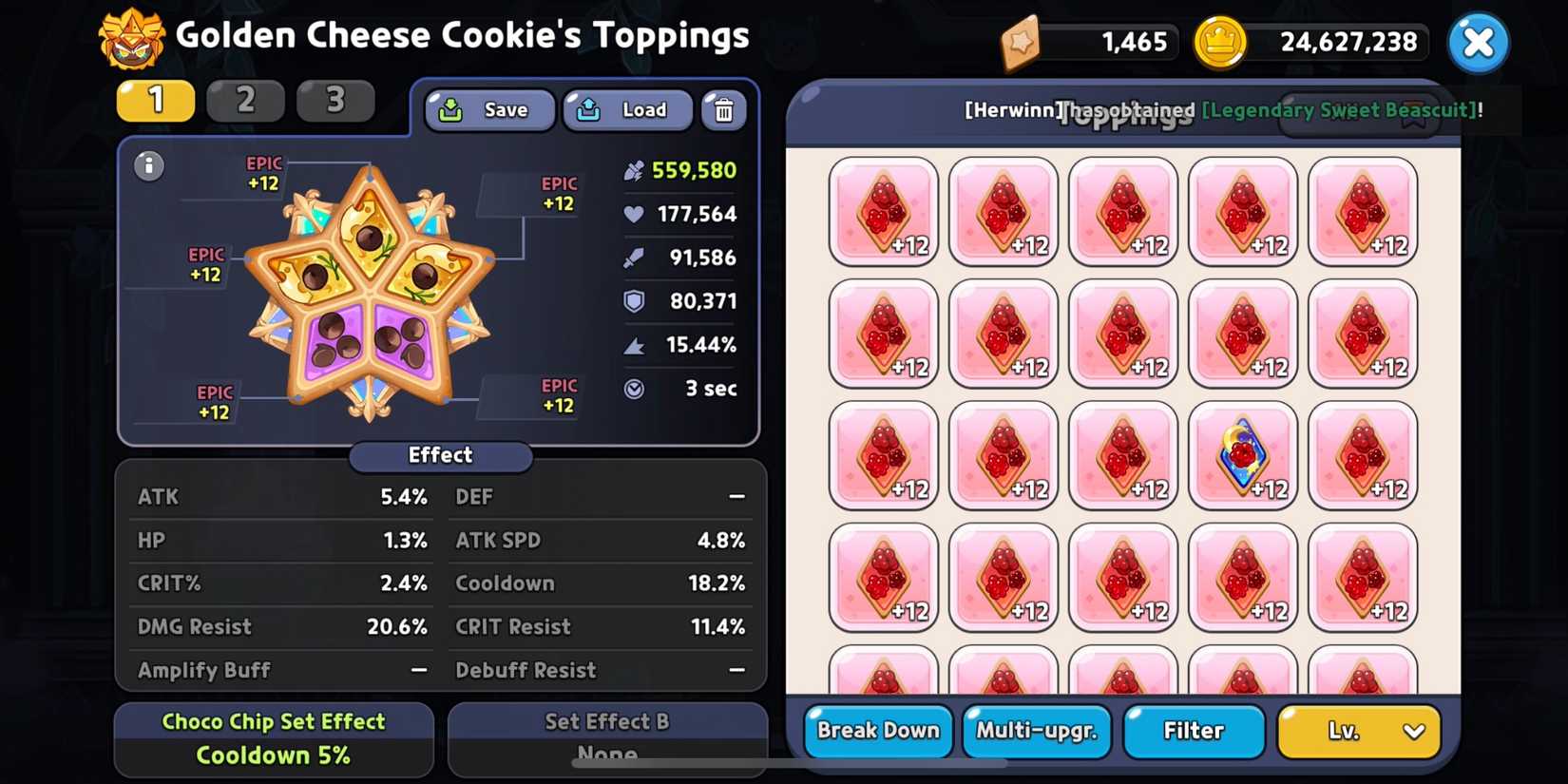The image size is (1568, 784).
Task: Click the gold coin currency icon
Action: 1222,42
